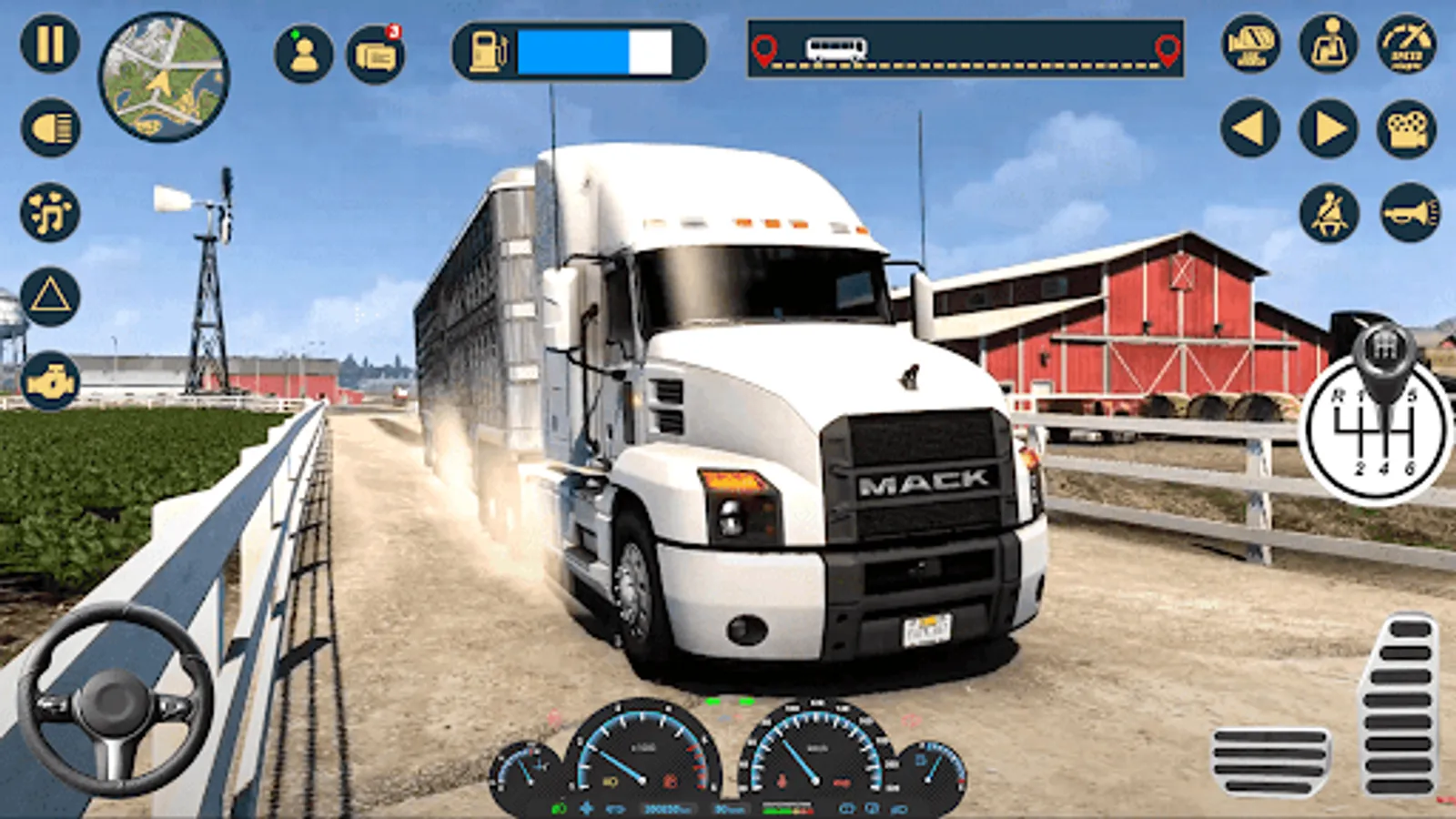Tap the brake pedal
Screen dimensions: 1456x819
tap(1271, 761)
